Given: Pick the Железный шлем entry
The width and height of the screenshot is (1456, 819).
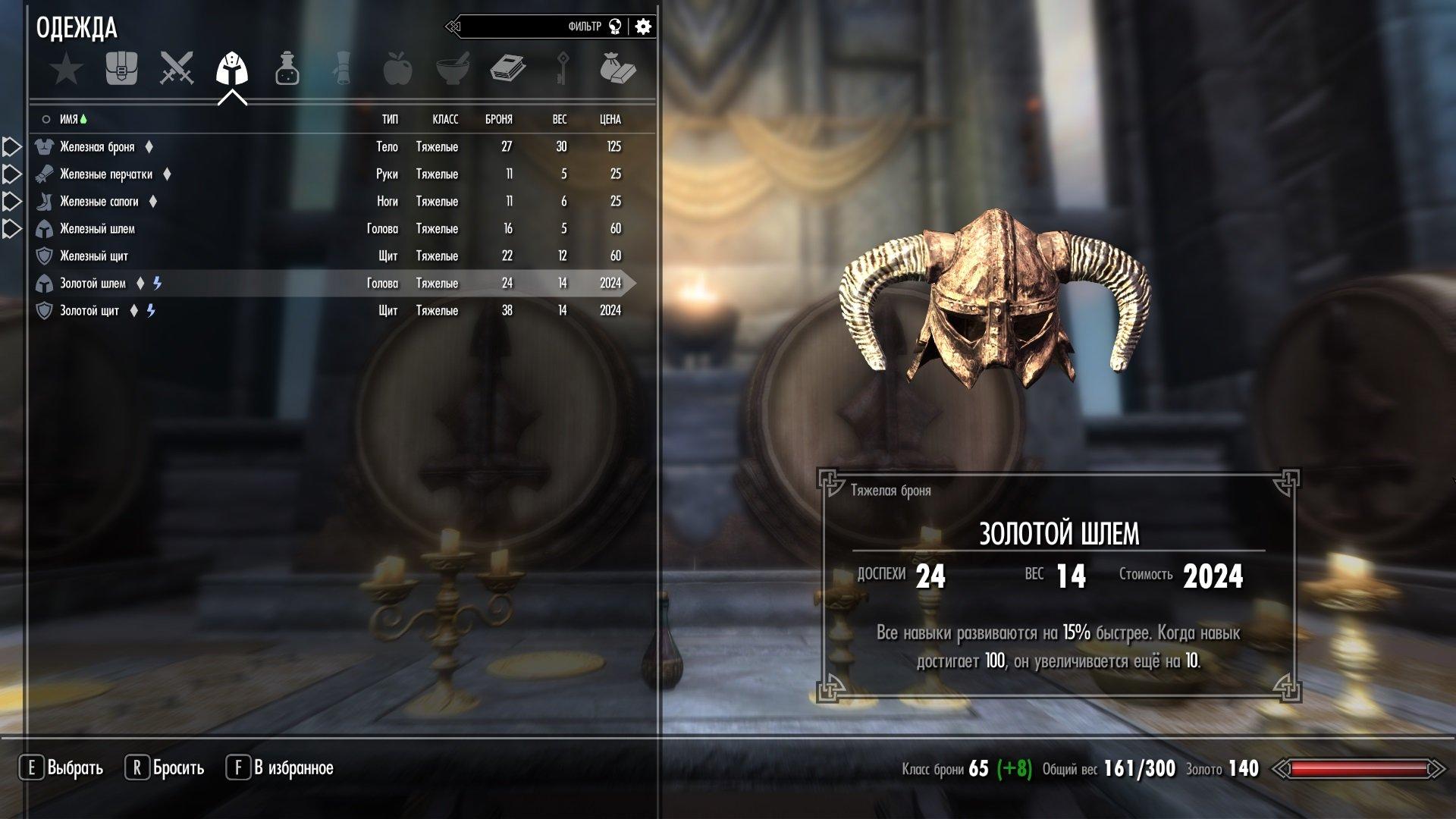Looking at the screenshot, I should click(97, 229).
